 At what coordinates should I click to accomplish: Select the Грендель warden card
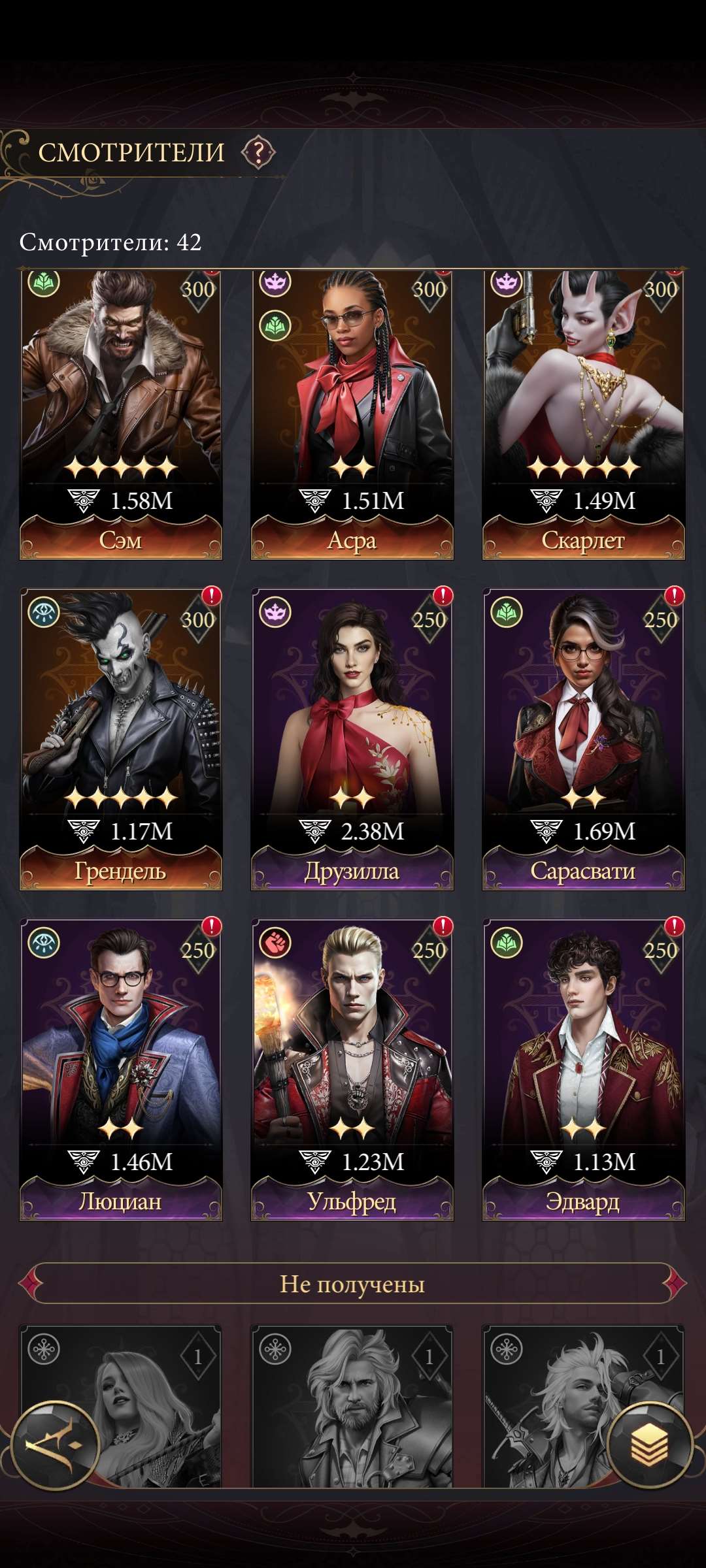121,738
